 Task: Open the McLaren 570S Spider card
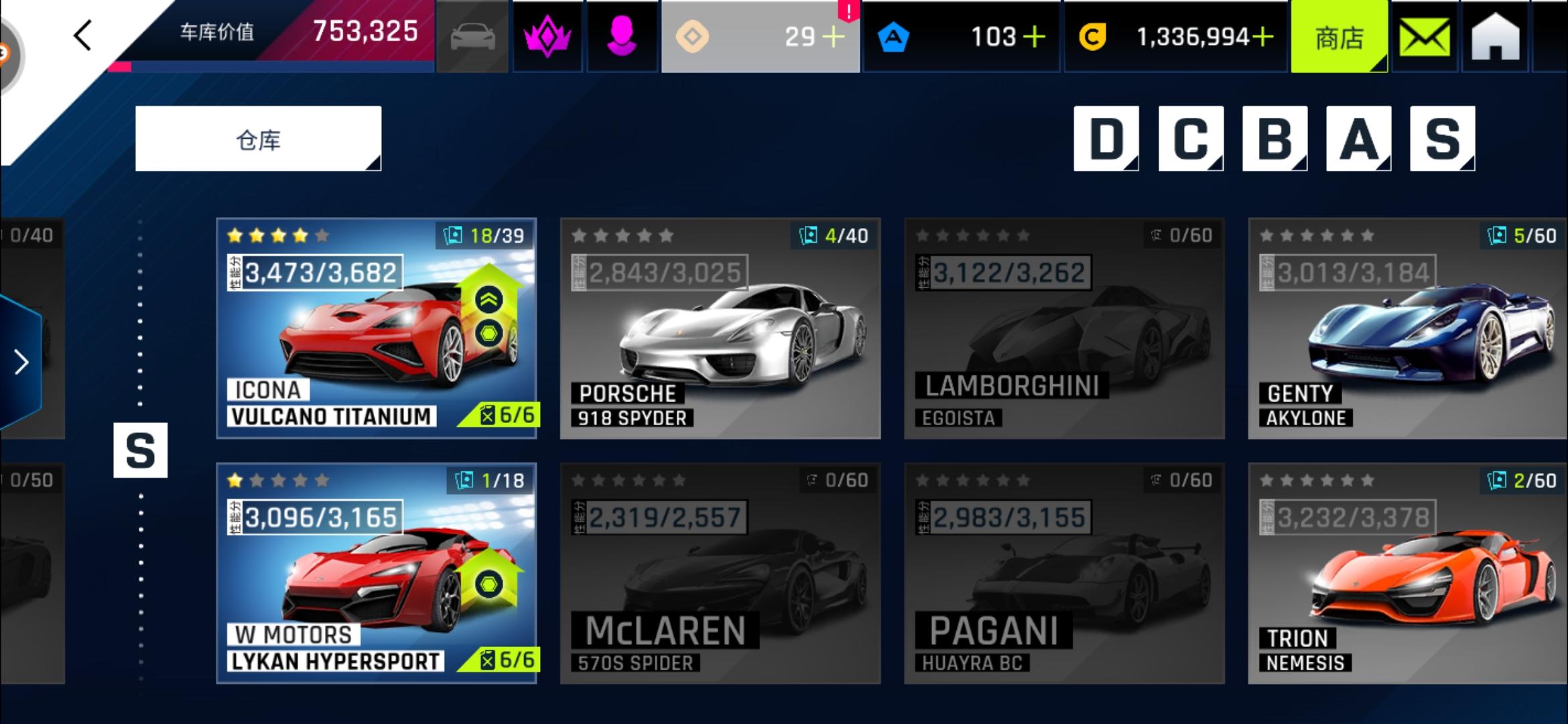pyautogui.click(x=720, y=573)
